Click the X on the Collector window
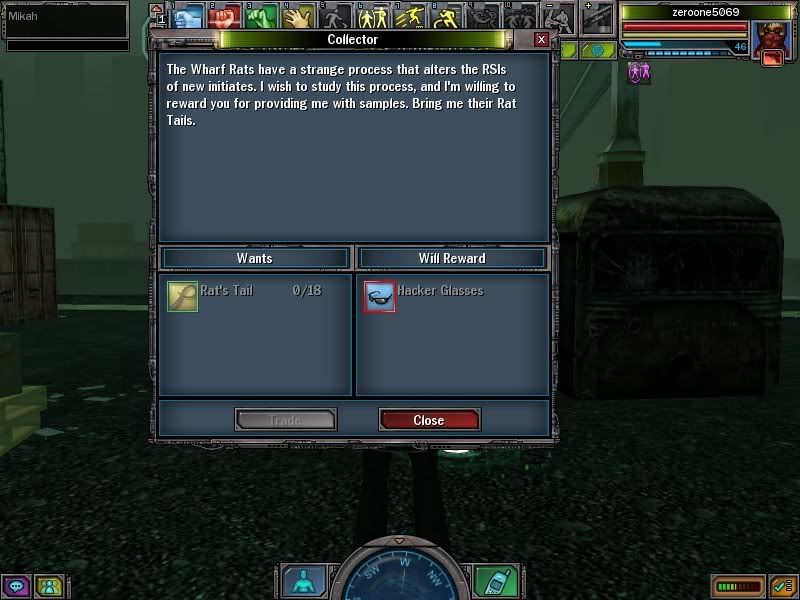 541,39
